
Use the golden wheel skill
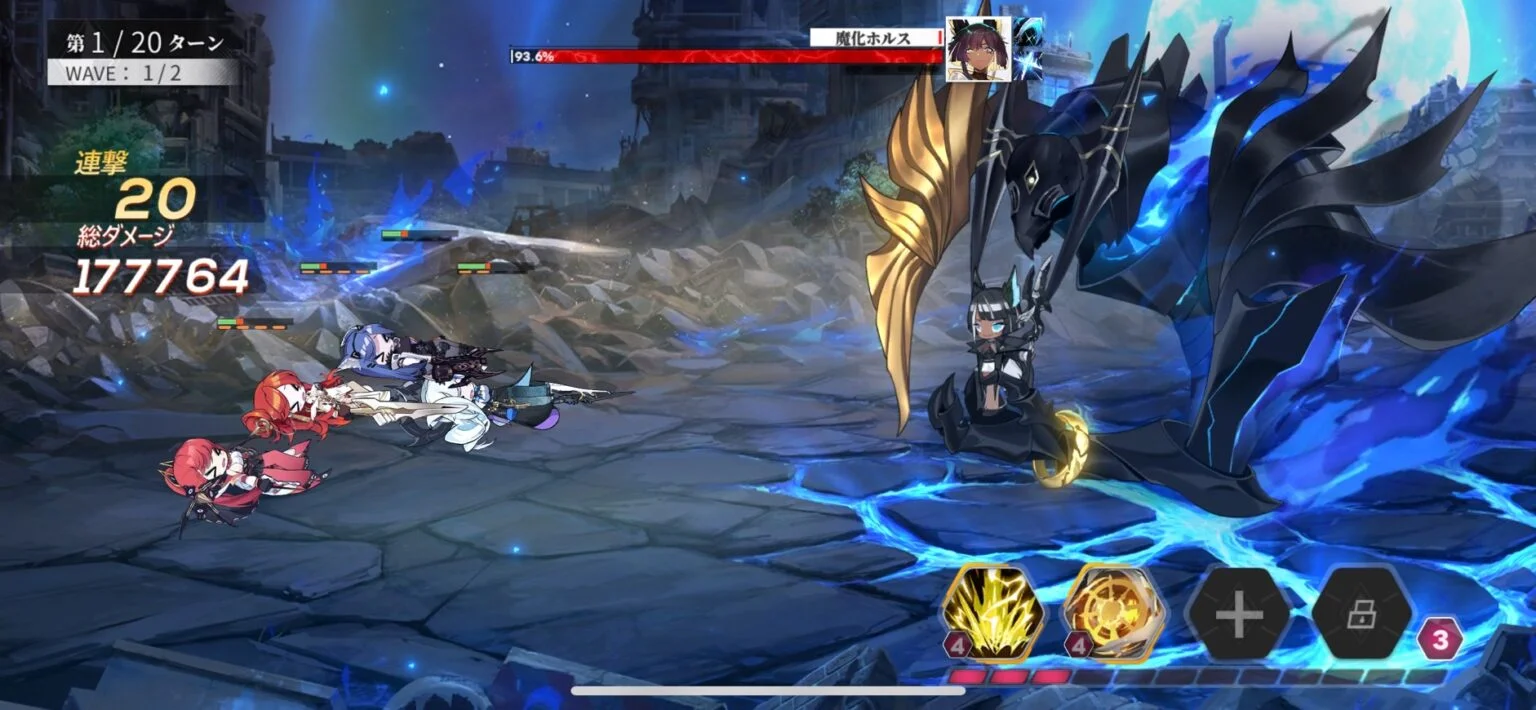click(x=1115, y=613)
